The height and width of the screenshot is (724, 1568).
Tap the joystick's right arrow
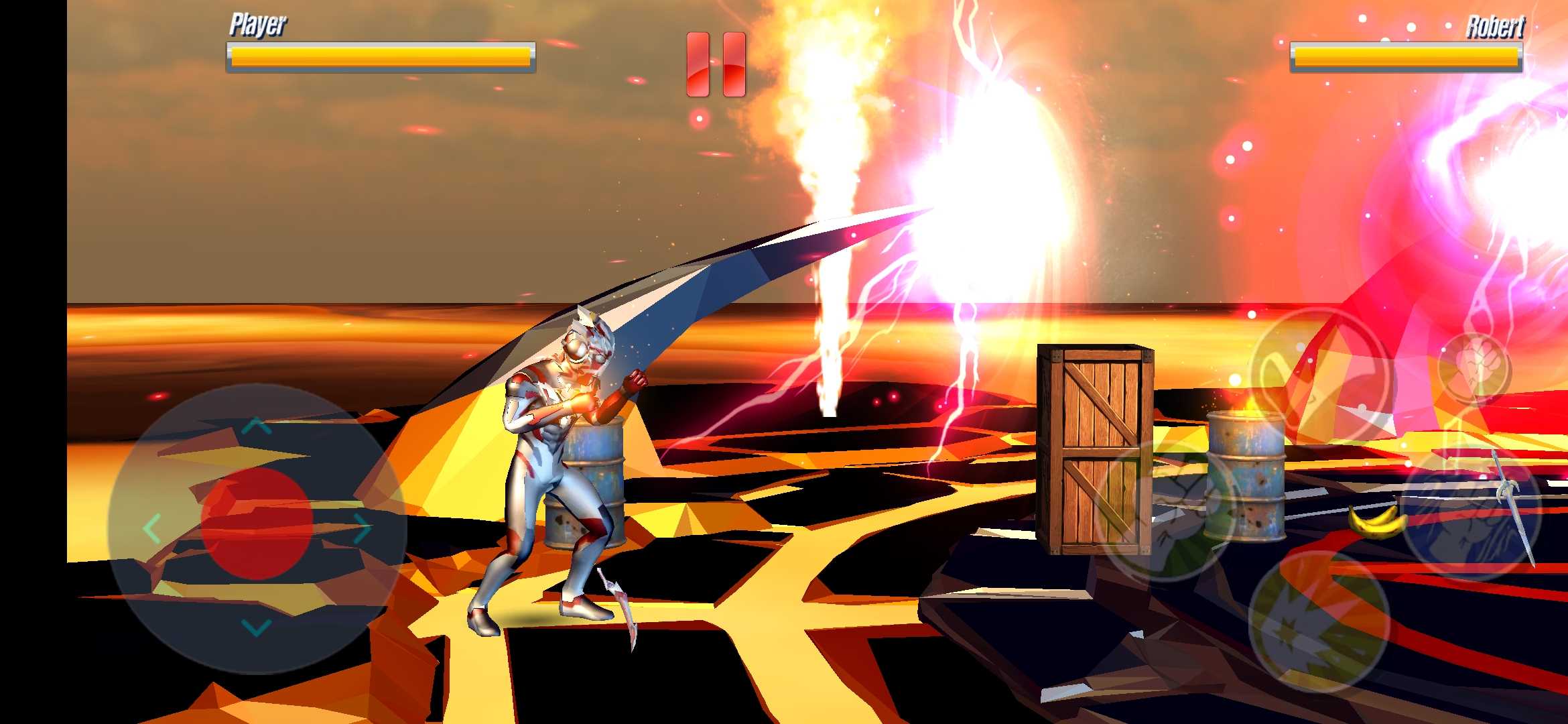pyautogui.click(x=362, y=529)
